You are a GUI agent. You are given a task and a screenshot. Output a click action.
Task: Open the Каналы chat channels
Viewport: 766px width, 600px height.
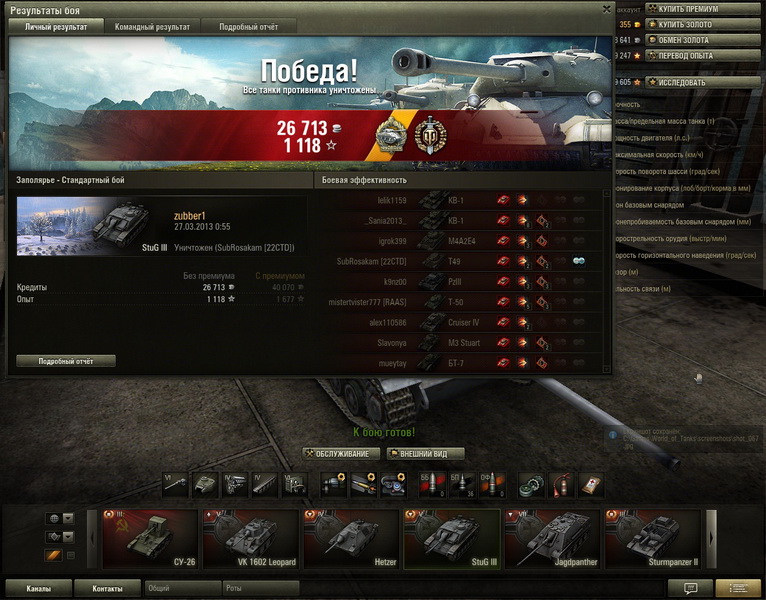click(x=39, y=589)
